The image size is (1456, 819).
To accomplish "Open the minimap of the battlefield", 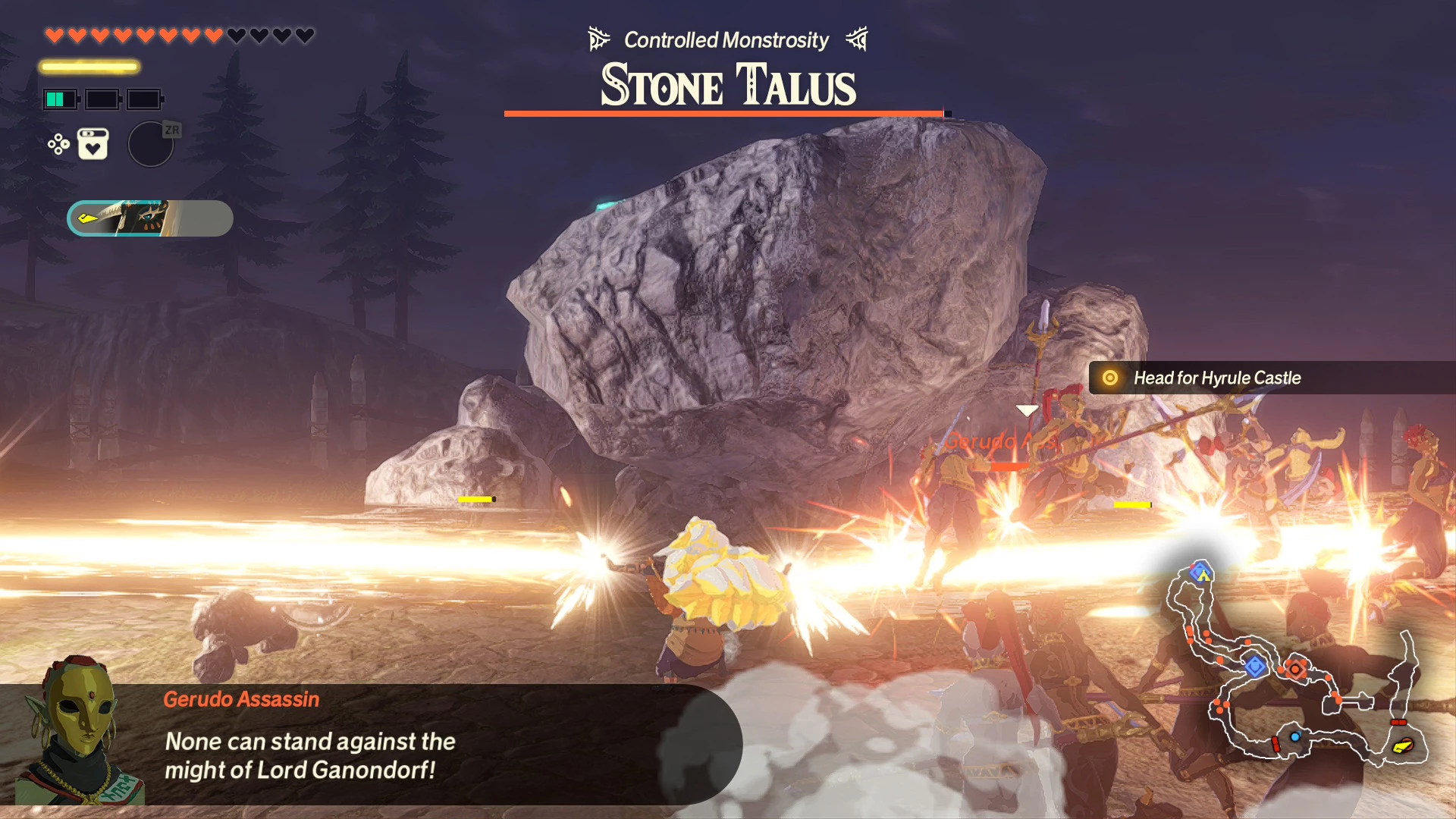I will [1297, 667].
